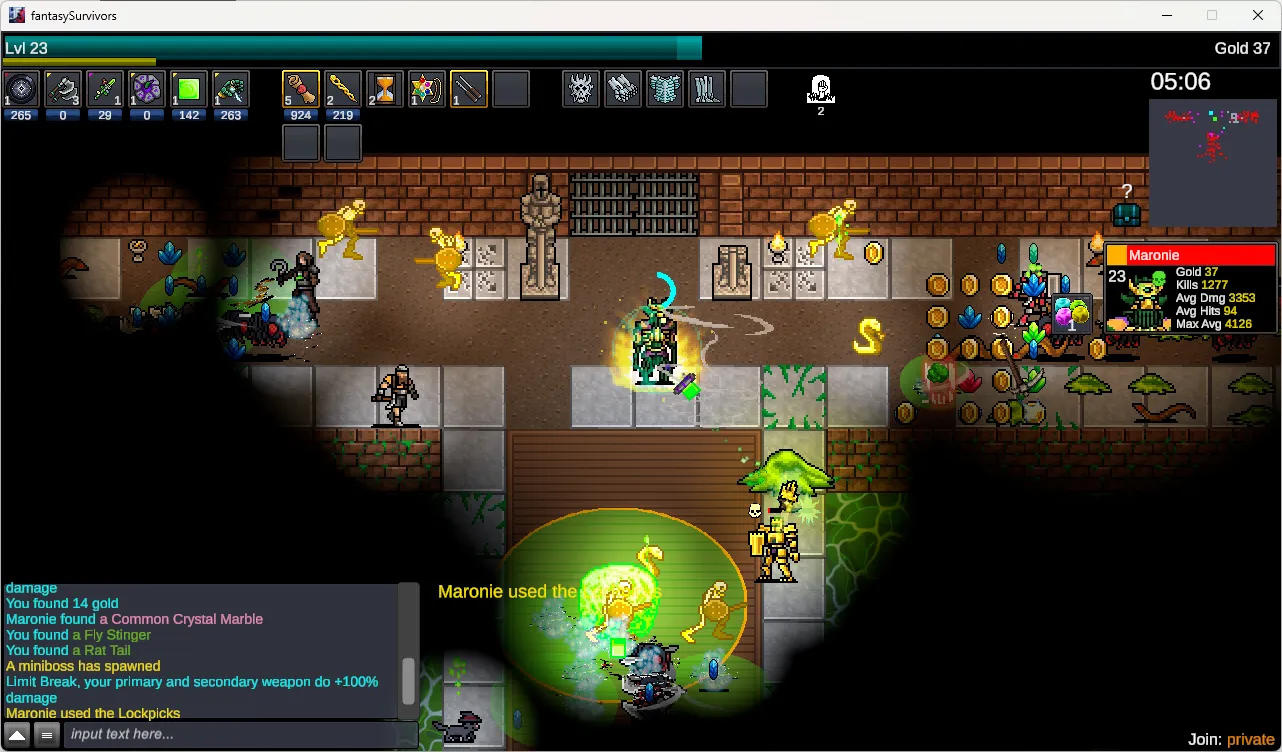1282x752 pixels.
Task: Select the green gauntlet with dagger slot
Action: pos(231,89)
